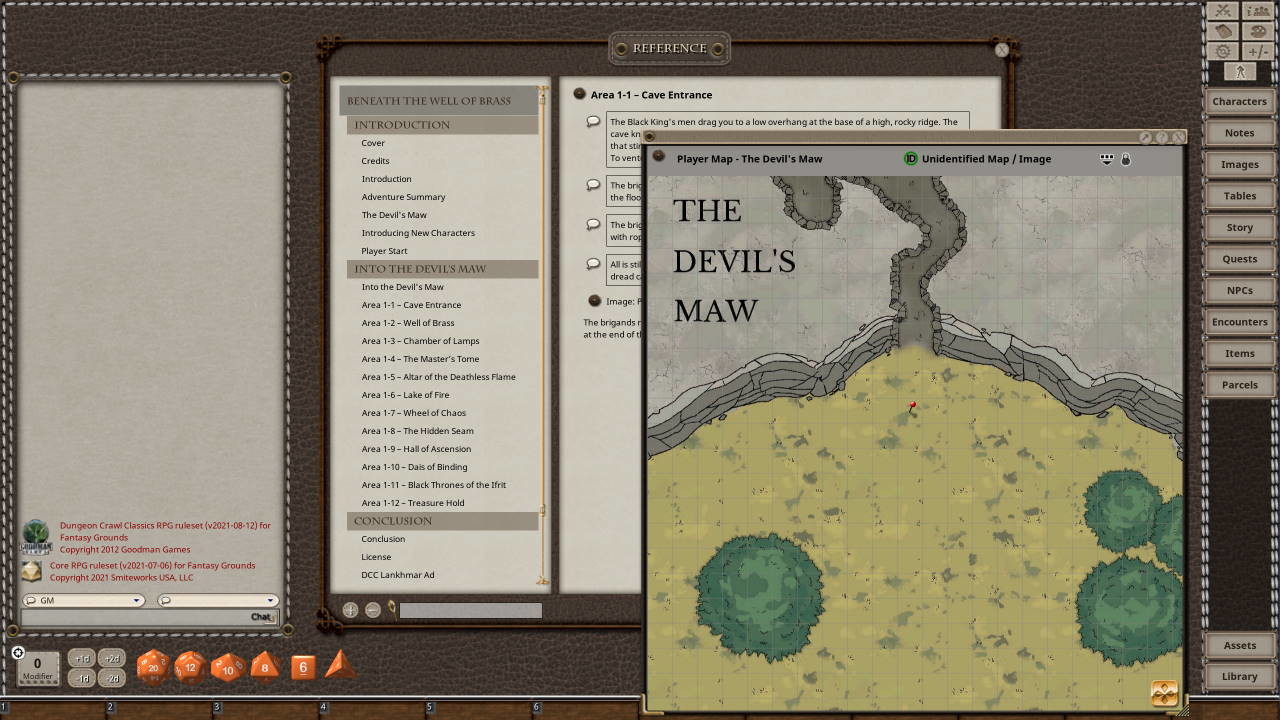
Task: Open the Modules book icon at top right
Action: [1222, 30]
